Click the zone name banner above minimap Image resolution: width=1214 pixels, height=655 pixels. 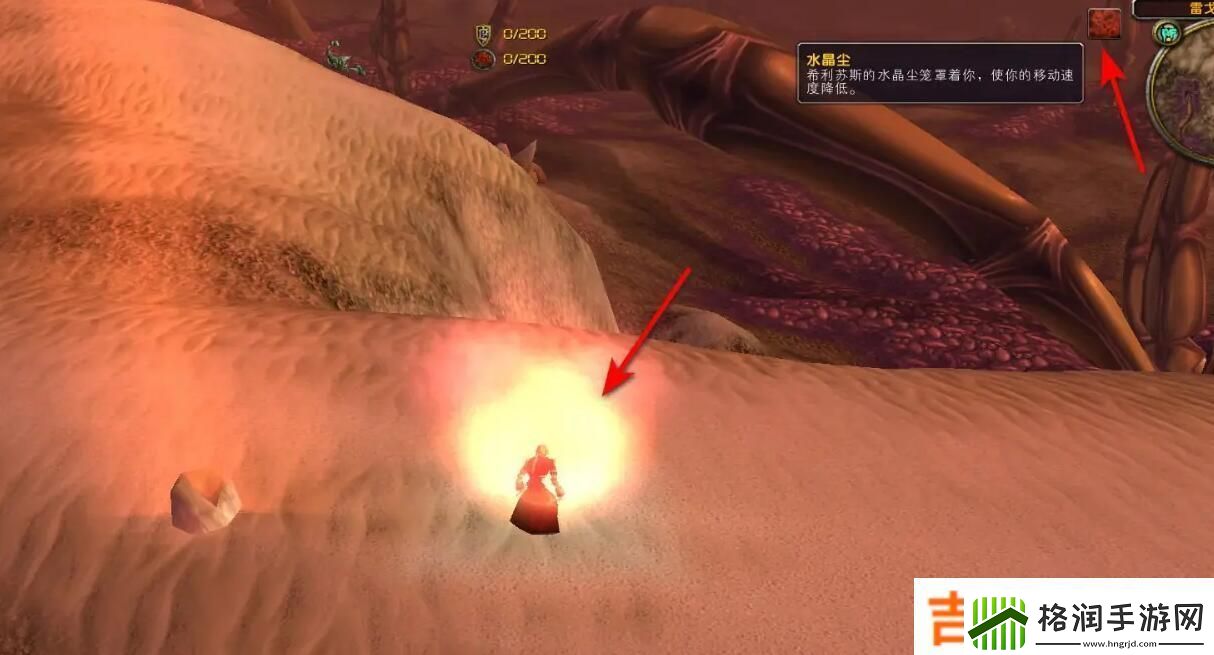point(1177,7)
